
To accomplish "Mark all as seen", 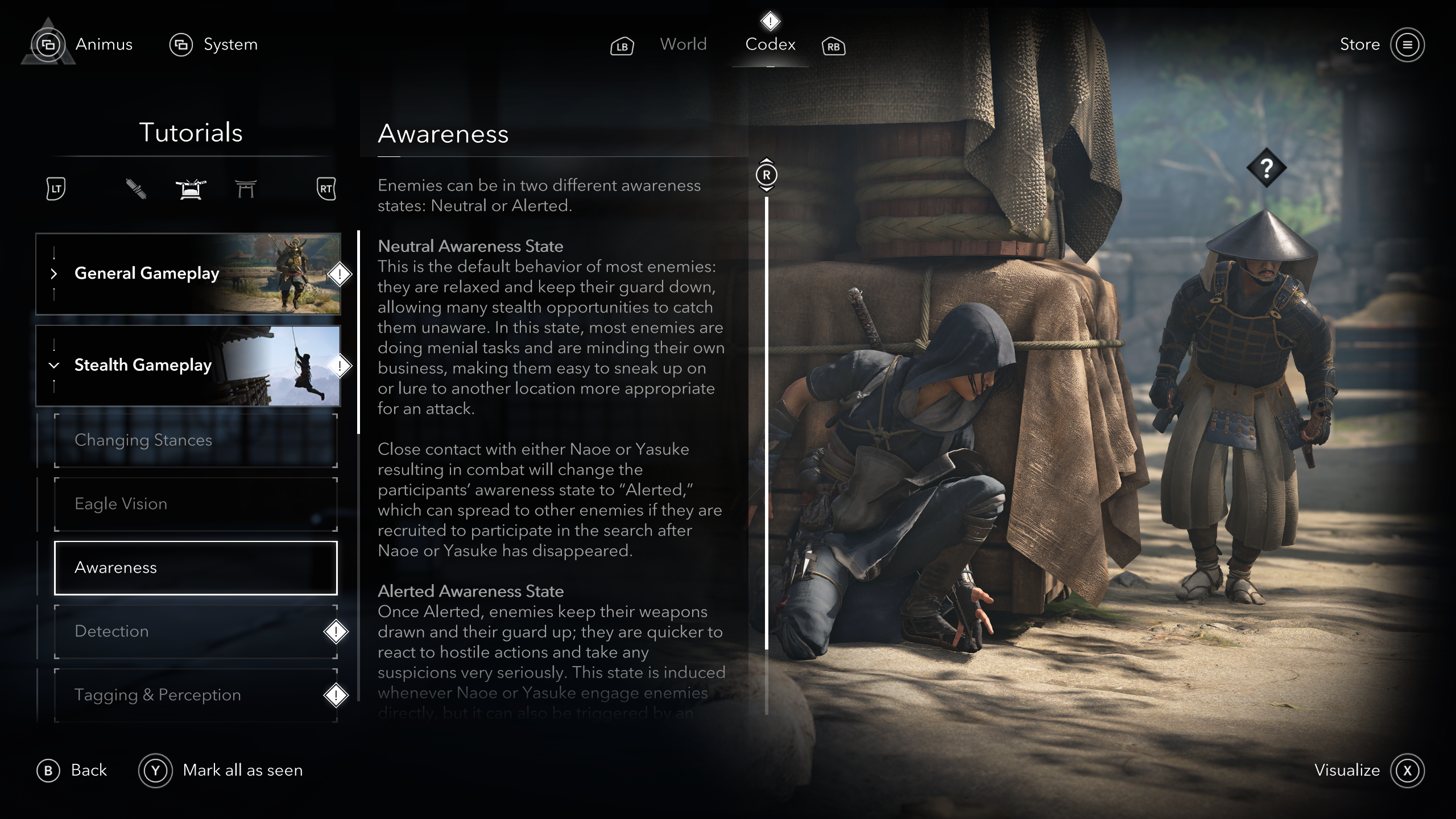I will click(222, 771).
